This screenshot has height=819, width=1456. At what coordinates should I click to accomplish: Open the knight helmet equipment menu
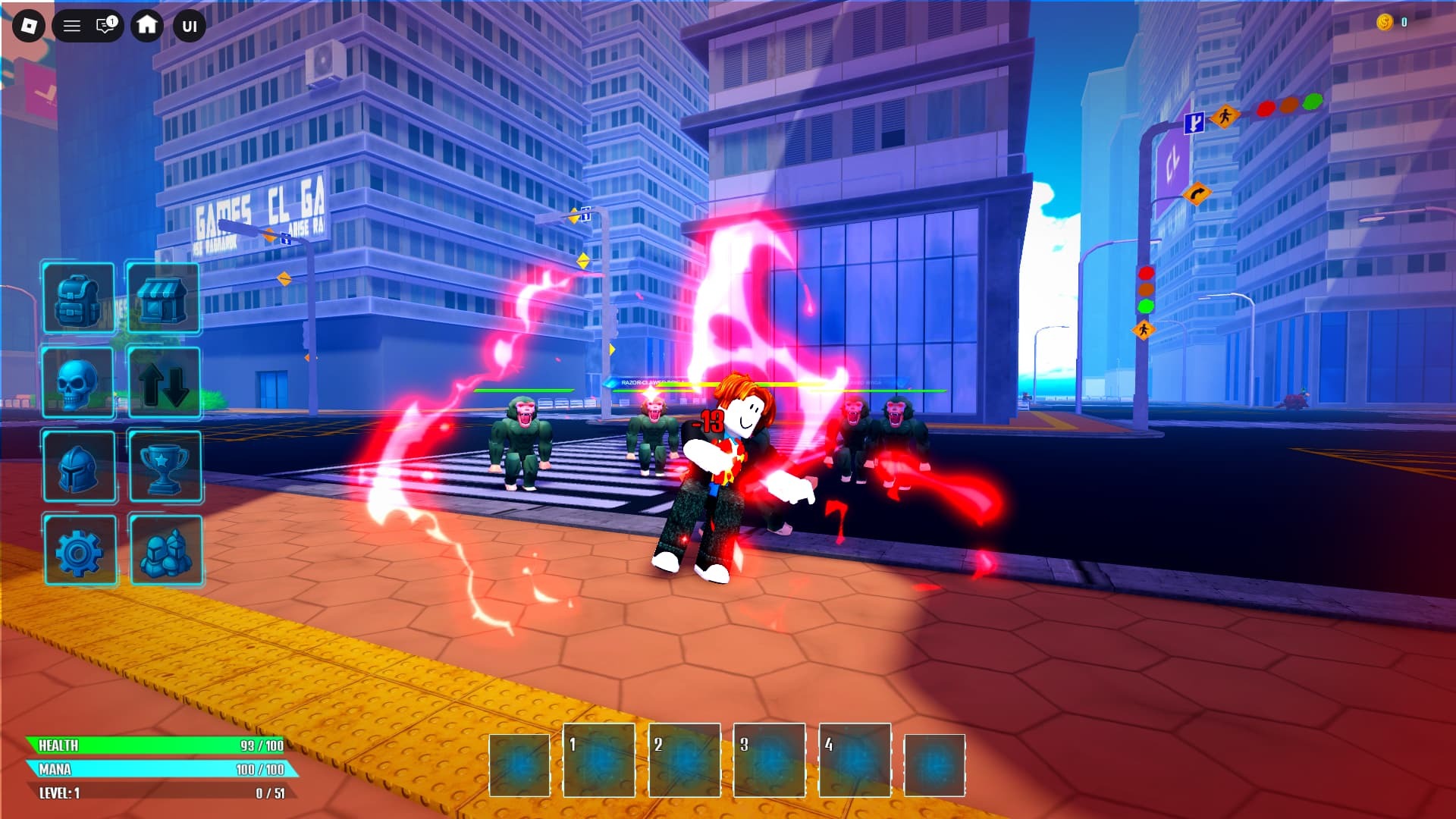79,467
